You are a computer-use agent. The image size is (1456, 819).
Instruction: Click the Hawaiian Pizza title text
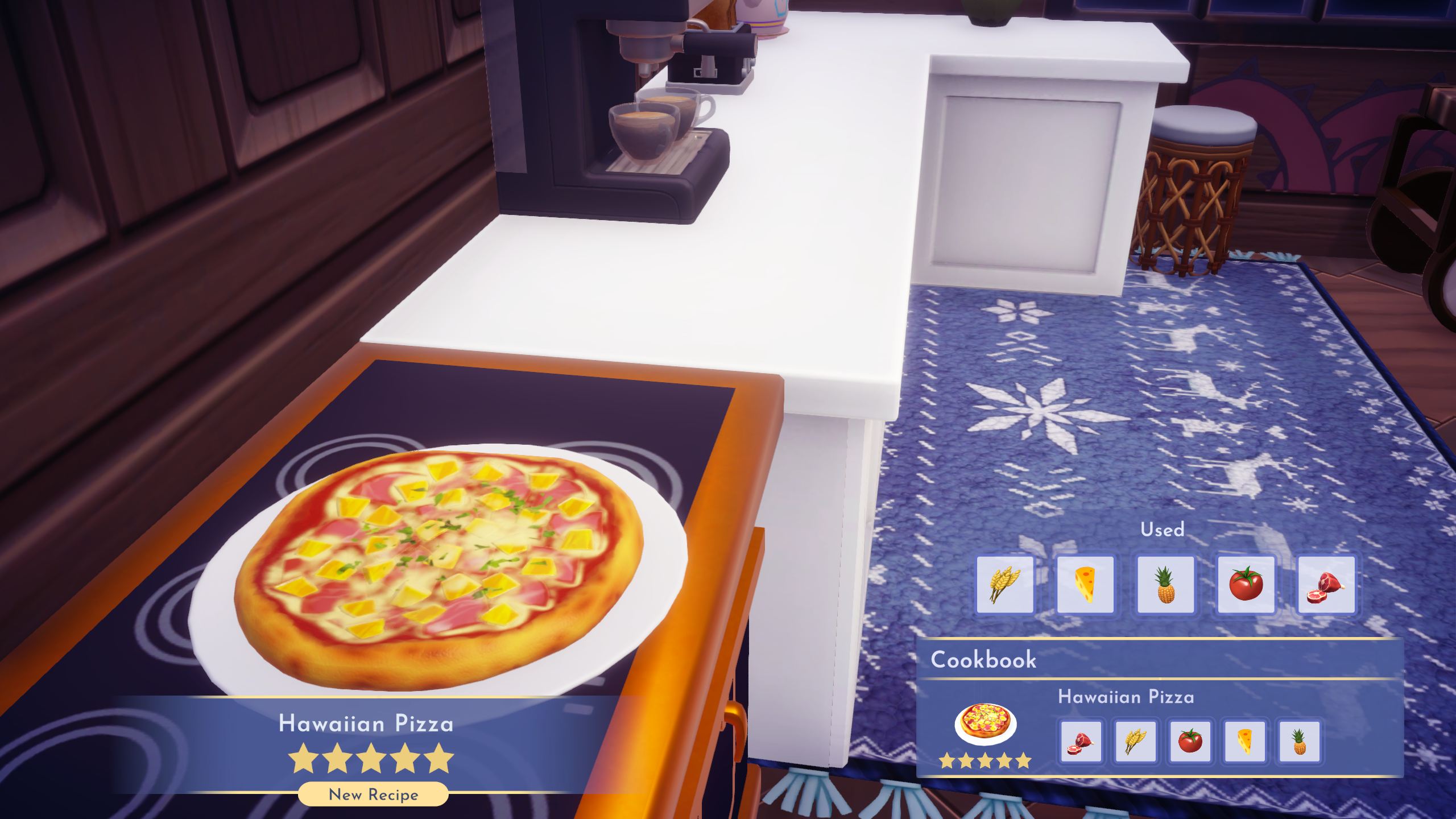(x=366, y=725)
